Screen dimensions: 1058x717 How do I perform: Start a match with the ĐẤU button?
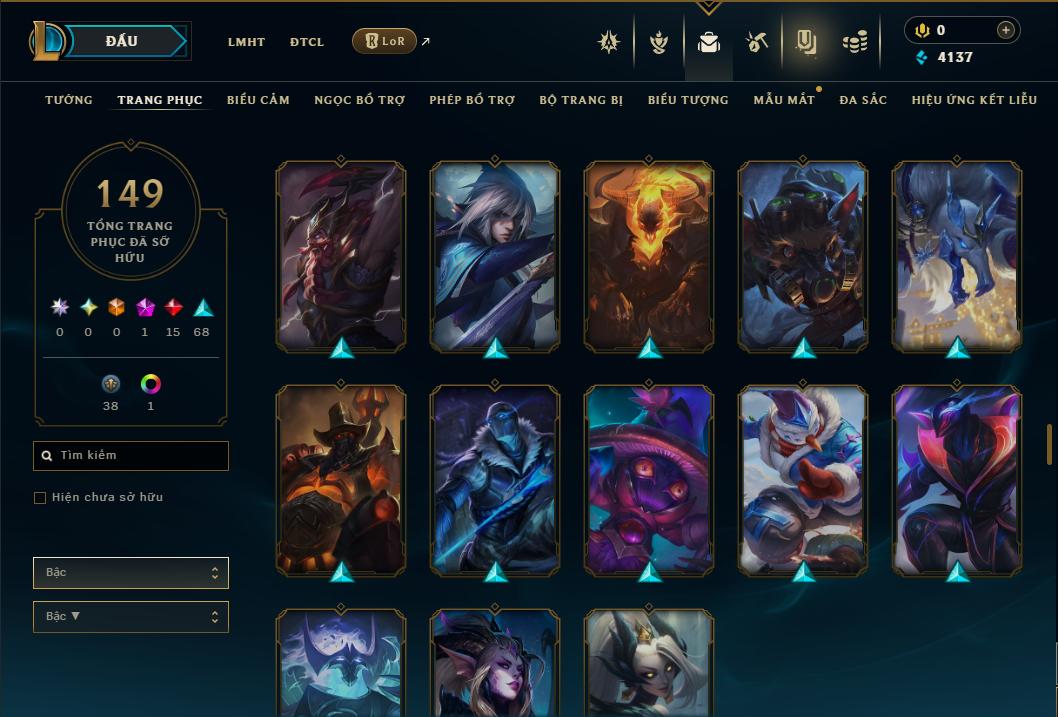[122, 41]
